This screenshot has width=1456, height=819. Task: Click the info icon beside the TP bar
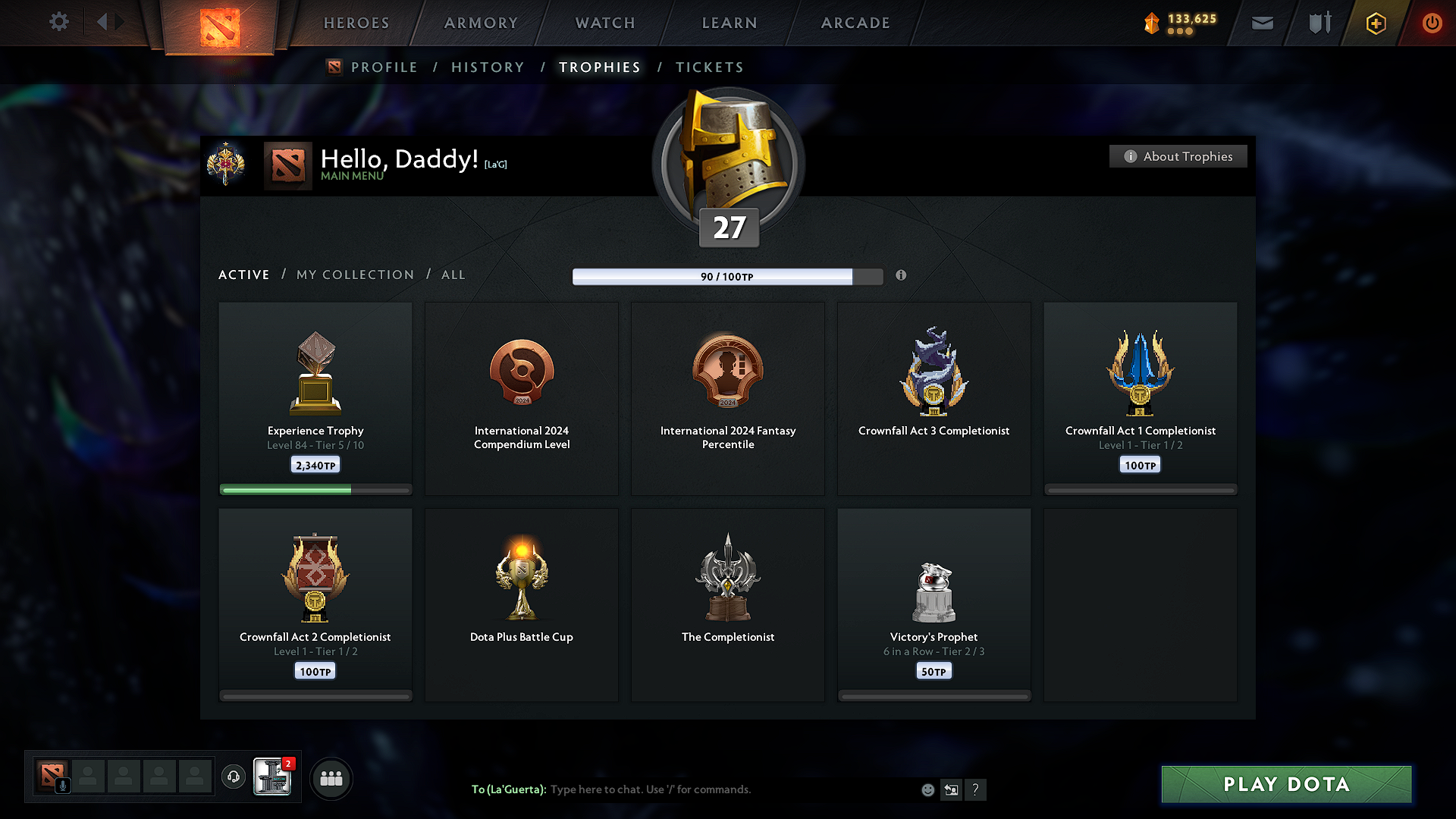902,276
